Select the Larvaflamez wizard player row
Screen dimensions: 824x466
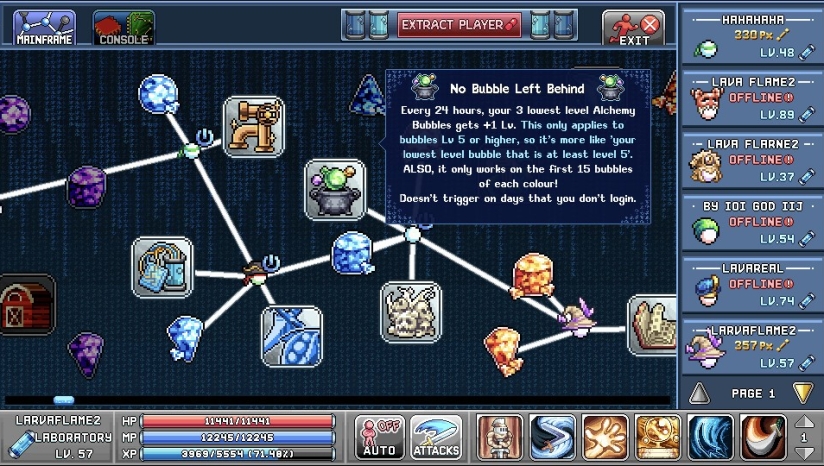pyautogui.click(x=750, y=346)
